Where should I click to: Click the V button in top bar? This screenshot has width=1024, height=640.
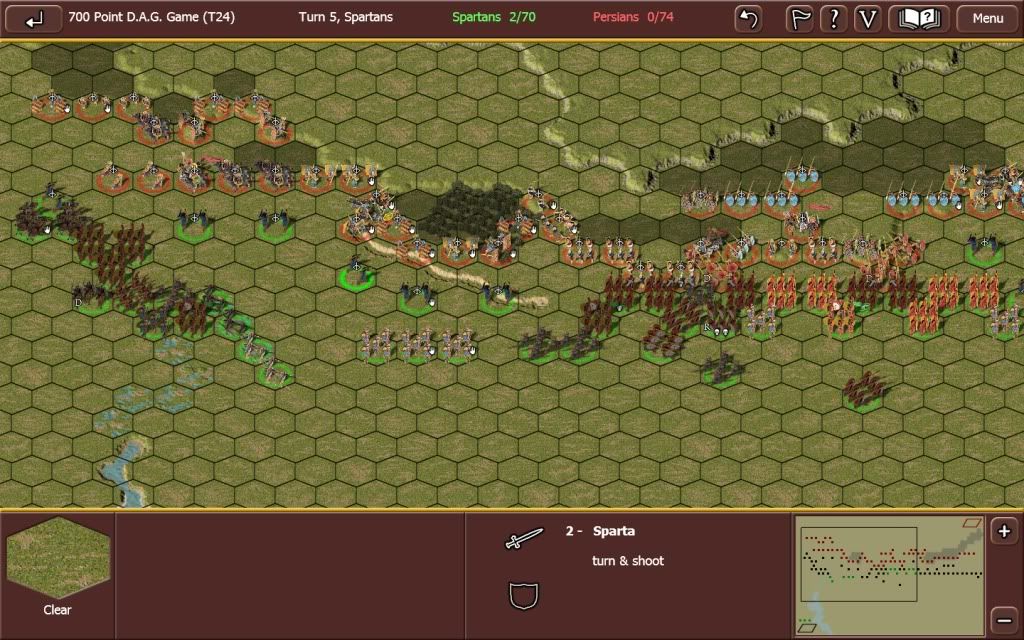pyautogui.click(x=867, y=18)
